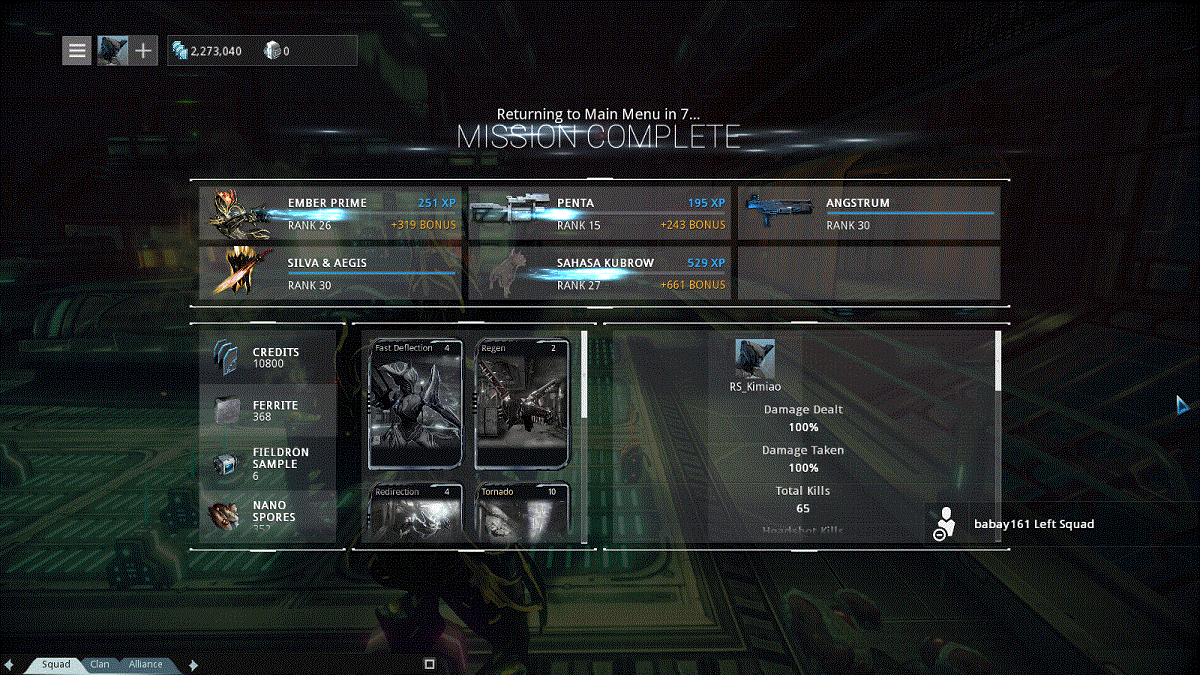Switch to the Clan chat tab
Screen dimensions: 1200x675
click(100, 664)
